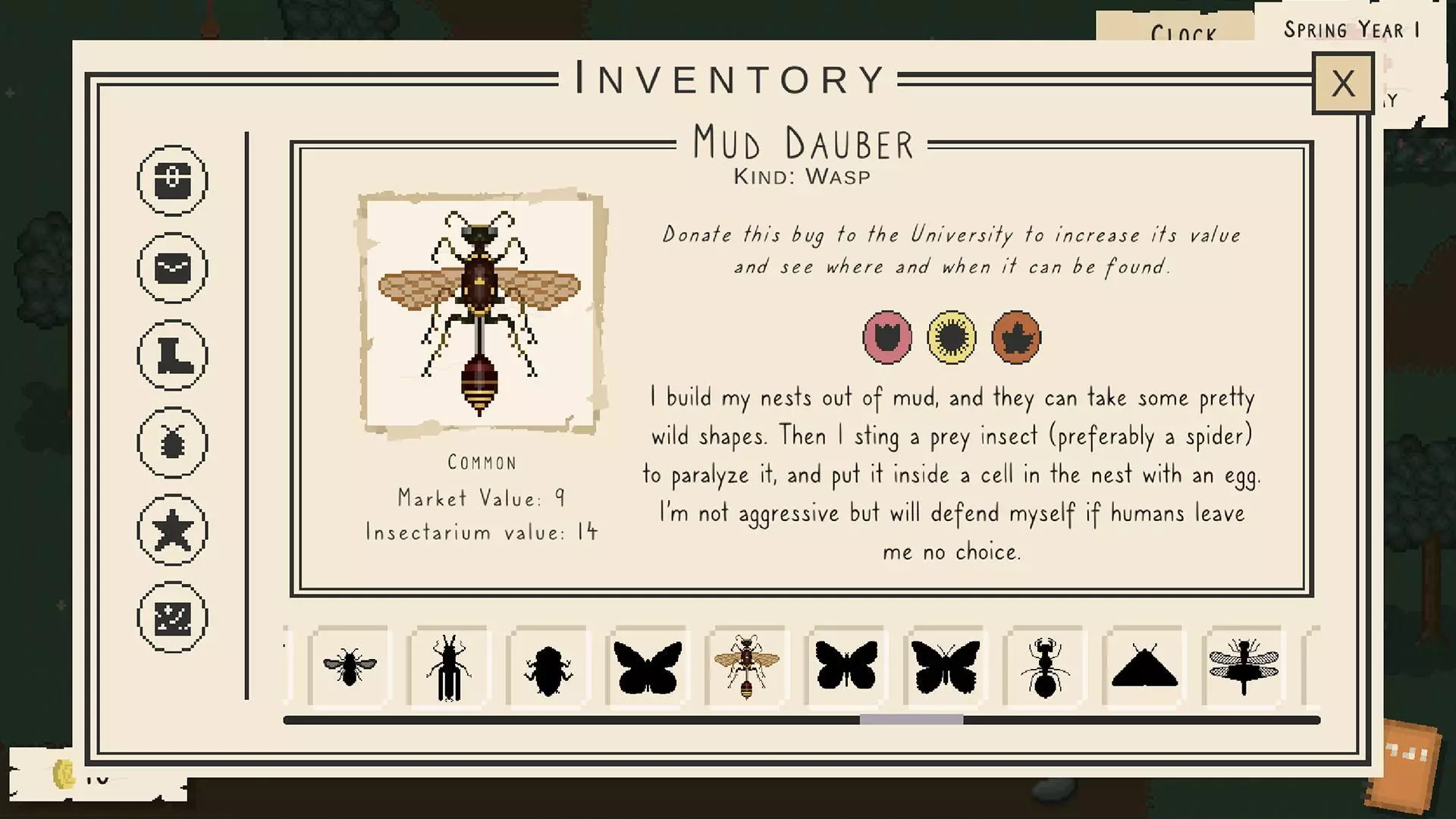Viewport: 1456px width, 819px height.
Task: Click the Spring Year 1 label
Action: click(x=1351, y=30)
